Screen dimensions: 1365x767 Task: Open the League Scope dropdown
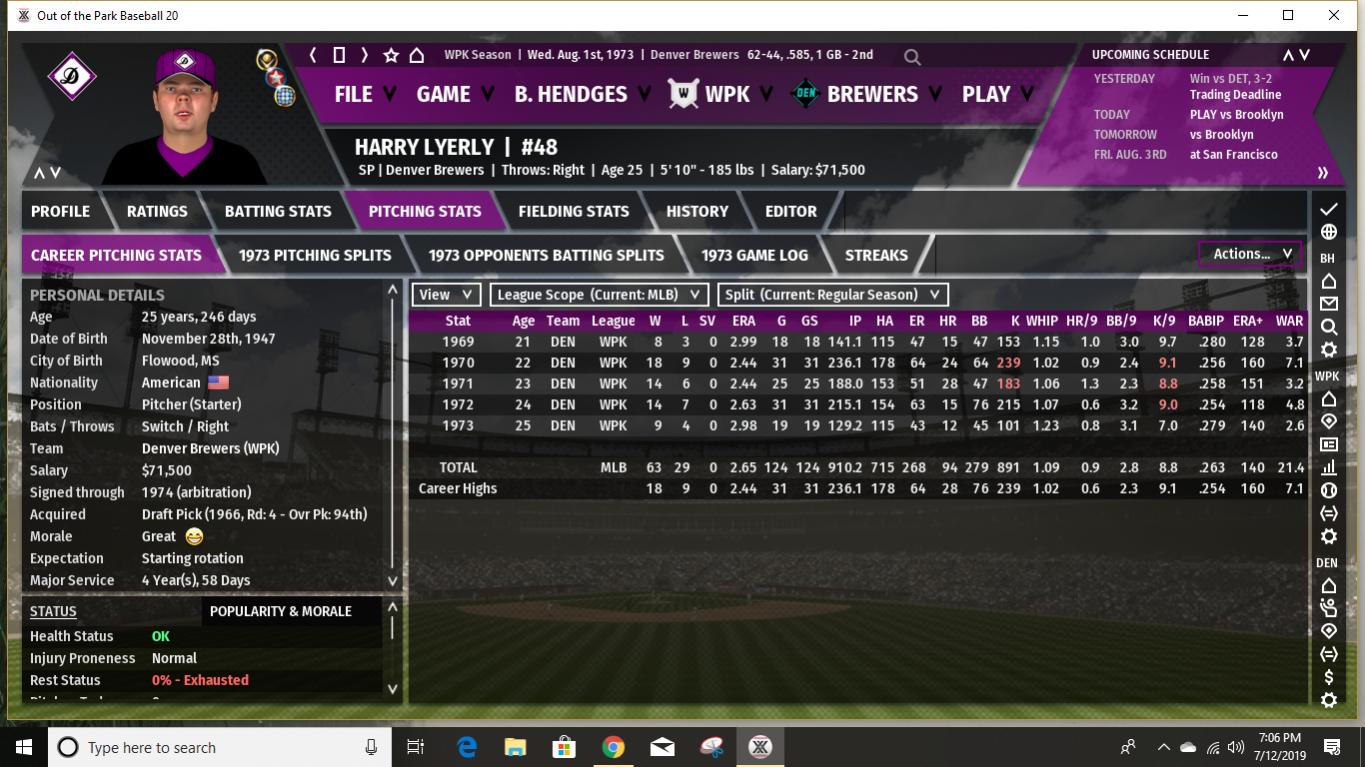pyautogui.click(x=598, y=294)
